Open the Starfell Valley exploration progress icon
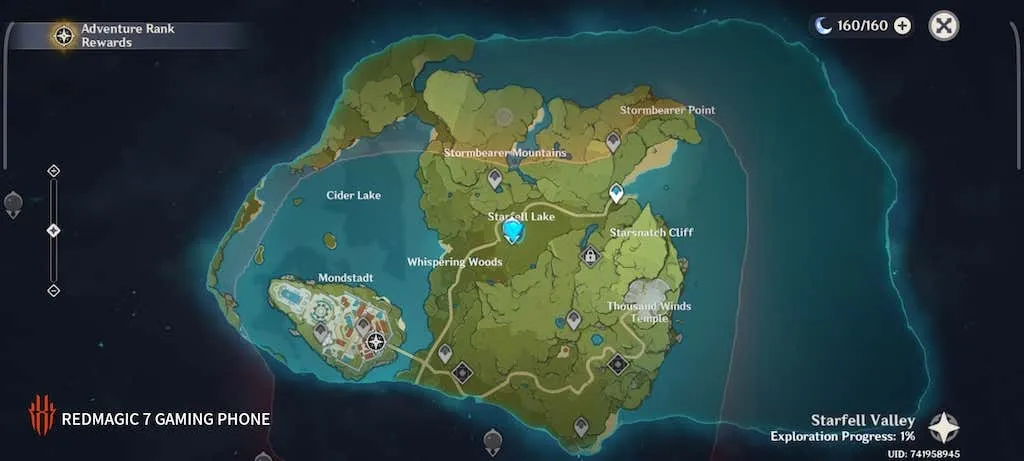Screen dimensions: 1024x461 [x=943, y=428]
